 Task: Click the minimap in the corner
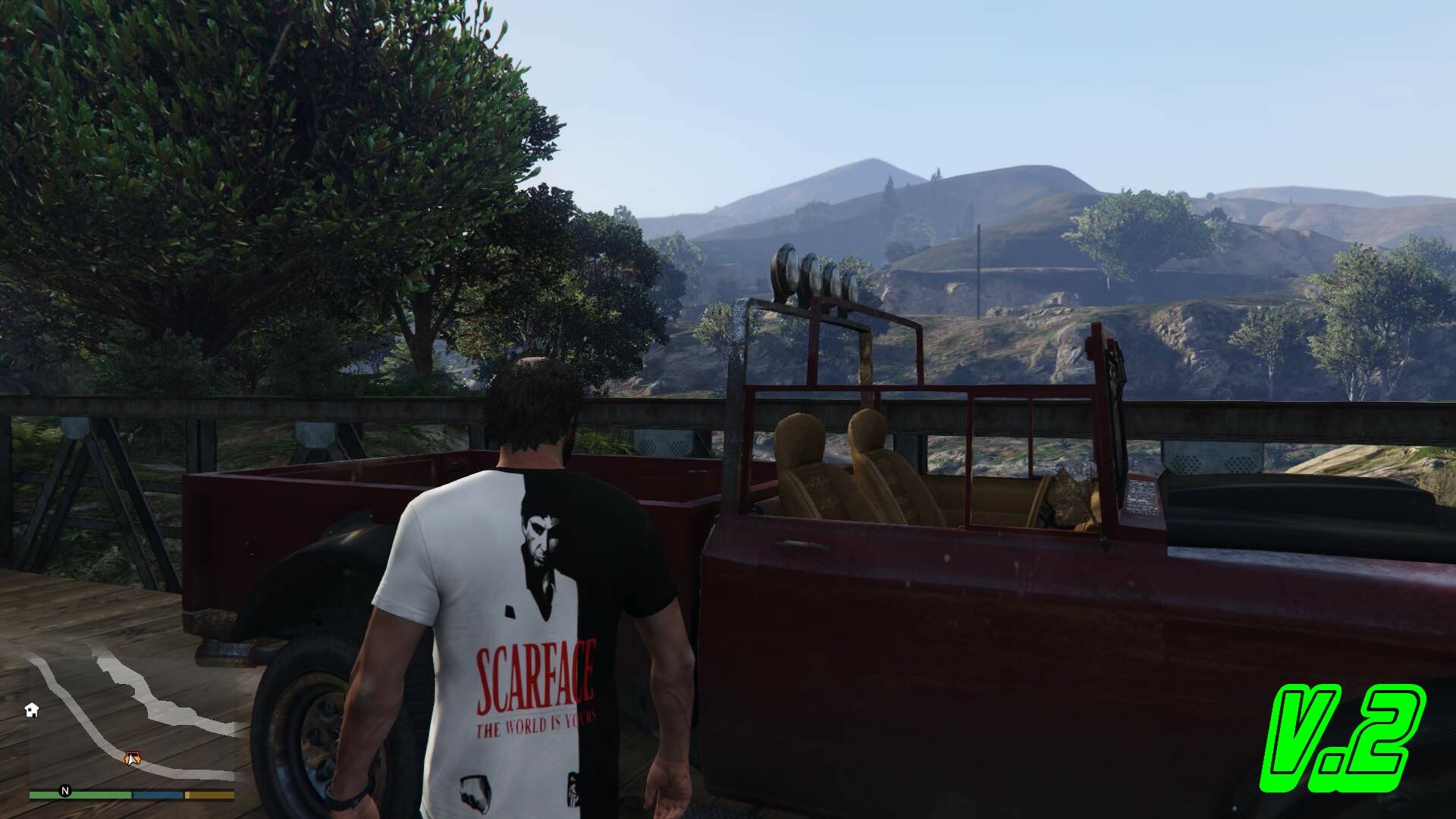click(x=133, y=717)
